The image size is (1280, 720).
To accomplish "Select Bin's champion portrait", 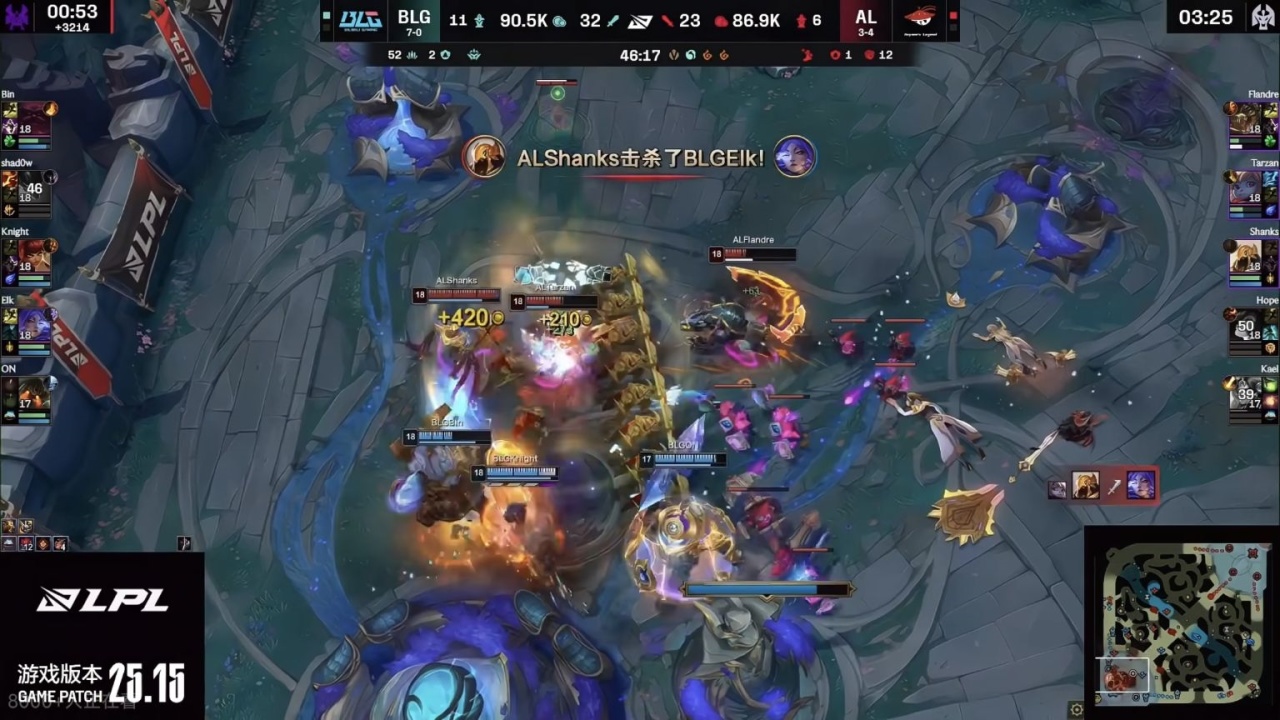I will (33, 118).
